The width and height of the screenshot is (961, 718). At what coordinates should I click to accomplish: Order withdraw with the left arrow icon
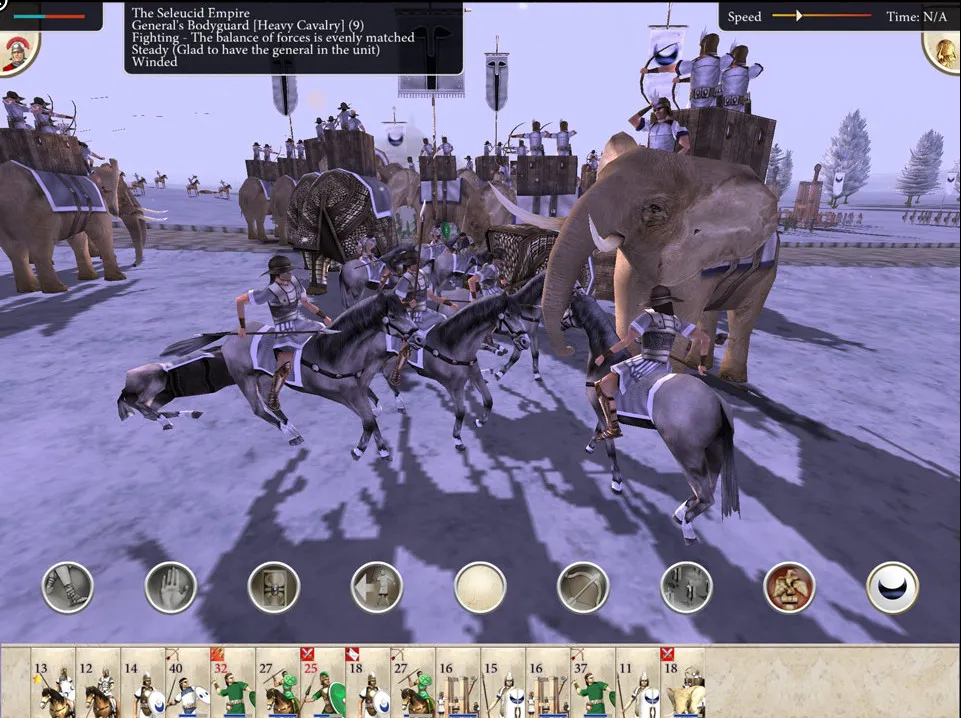click(377, 587)
